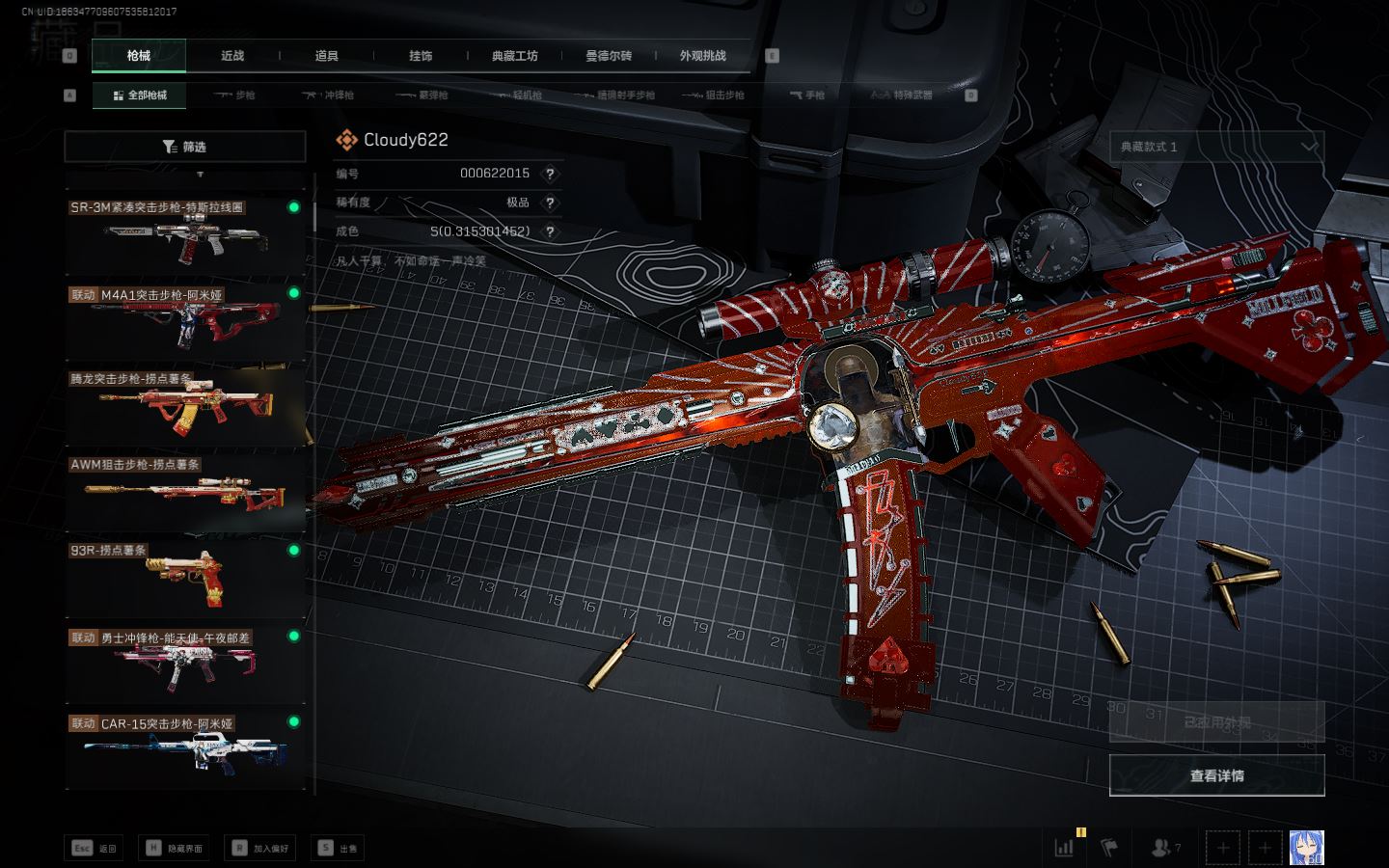Select the AWM 捞点薯条 sniper skin
This screenshot has width=1389, height=868.
(184, 493)
